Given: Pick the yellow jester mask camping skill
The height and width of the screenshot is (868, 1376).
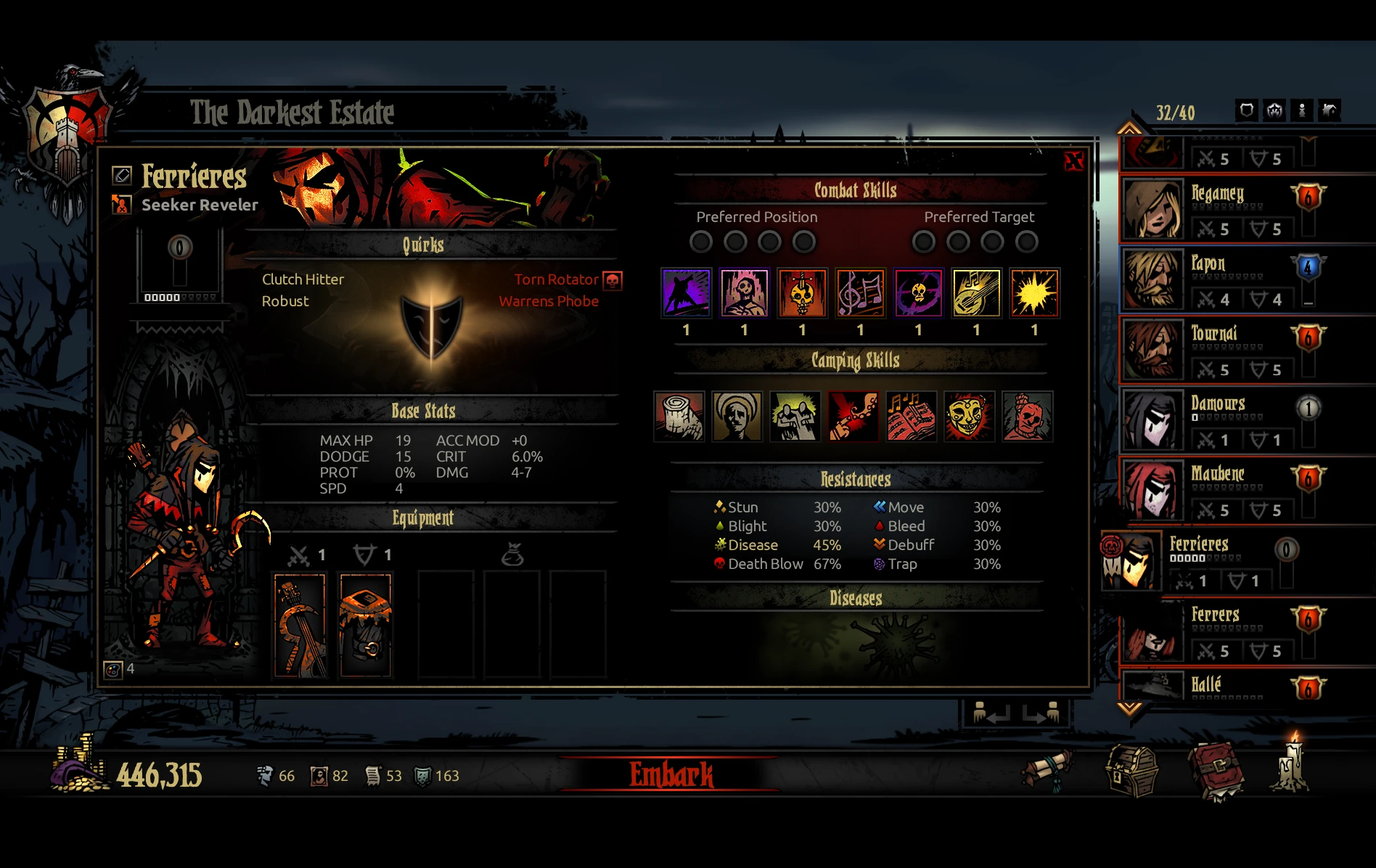Looking at the screenshot, I should (969, 417).
